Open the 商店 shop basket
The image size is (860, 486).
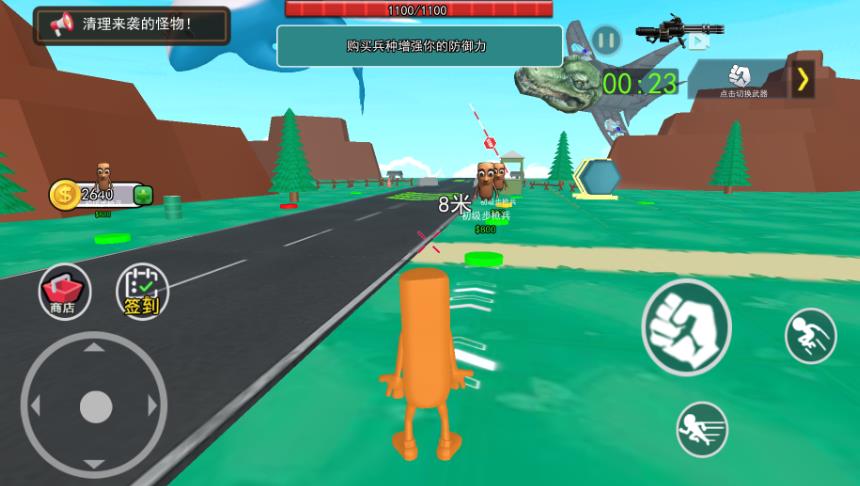coord(65,291)
